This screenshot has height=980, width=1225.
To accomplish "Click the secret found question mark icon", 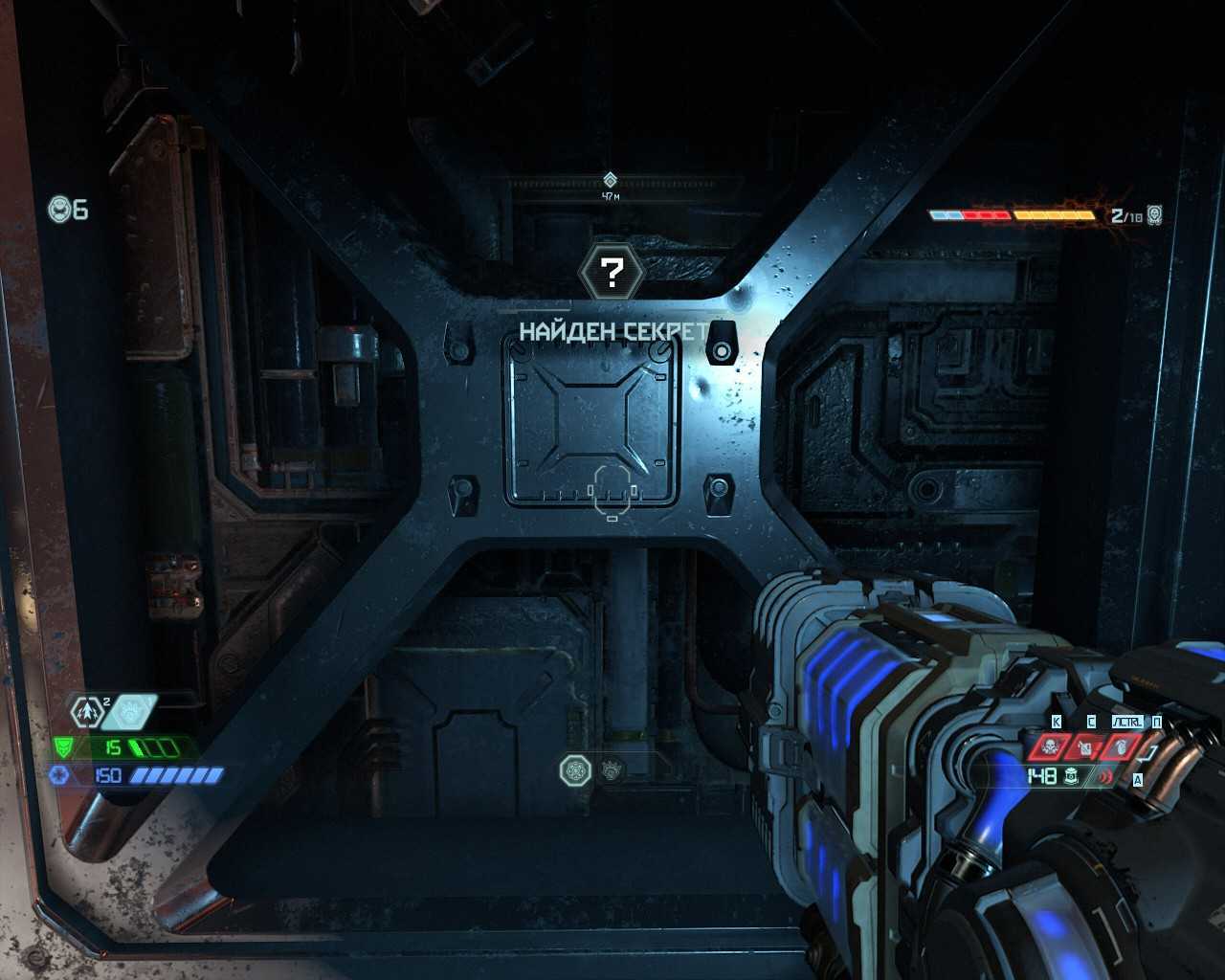I will 612,273.
